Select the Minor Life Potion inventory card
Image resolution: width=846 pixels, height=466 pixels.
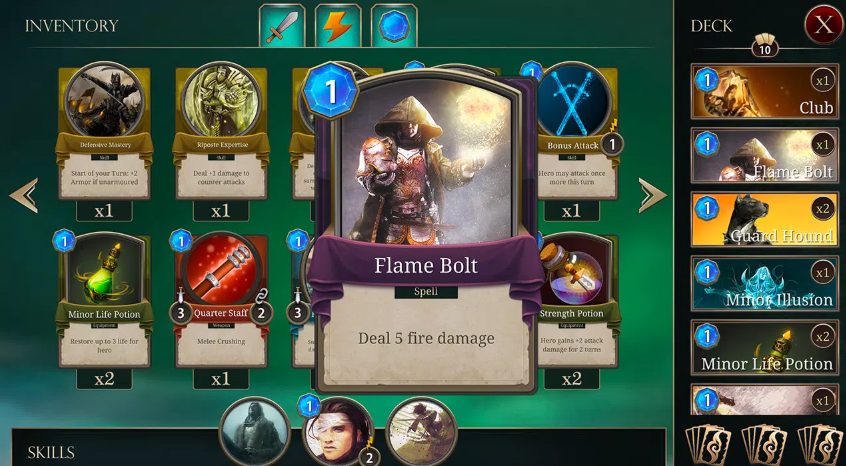[x=104, y=298]
